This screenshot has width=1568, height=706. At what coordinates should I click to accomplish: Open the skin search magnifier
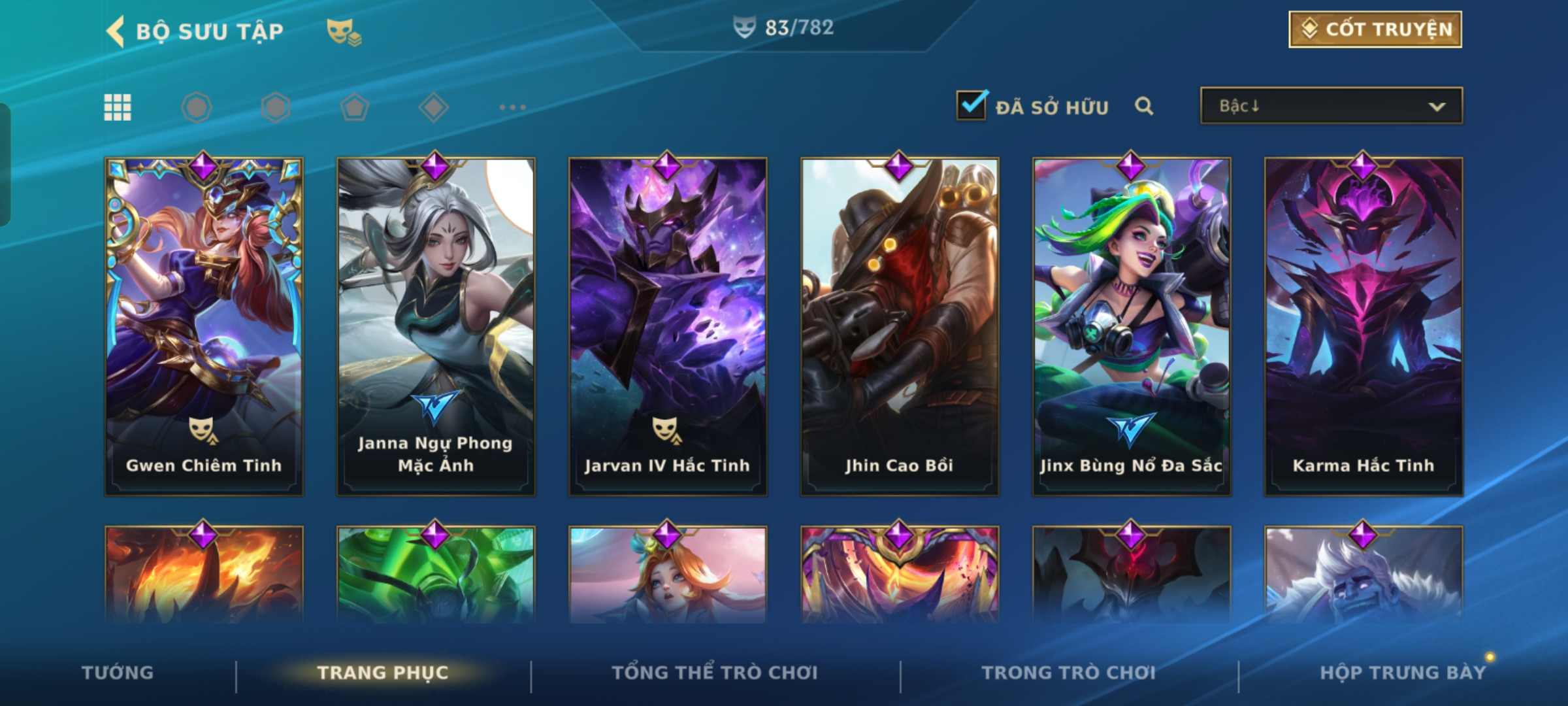tap(1143, 106)
